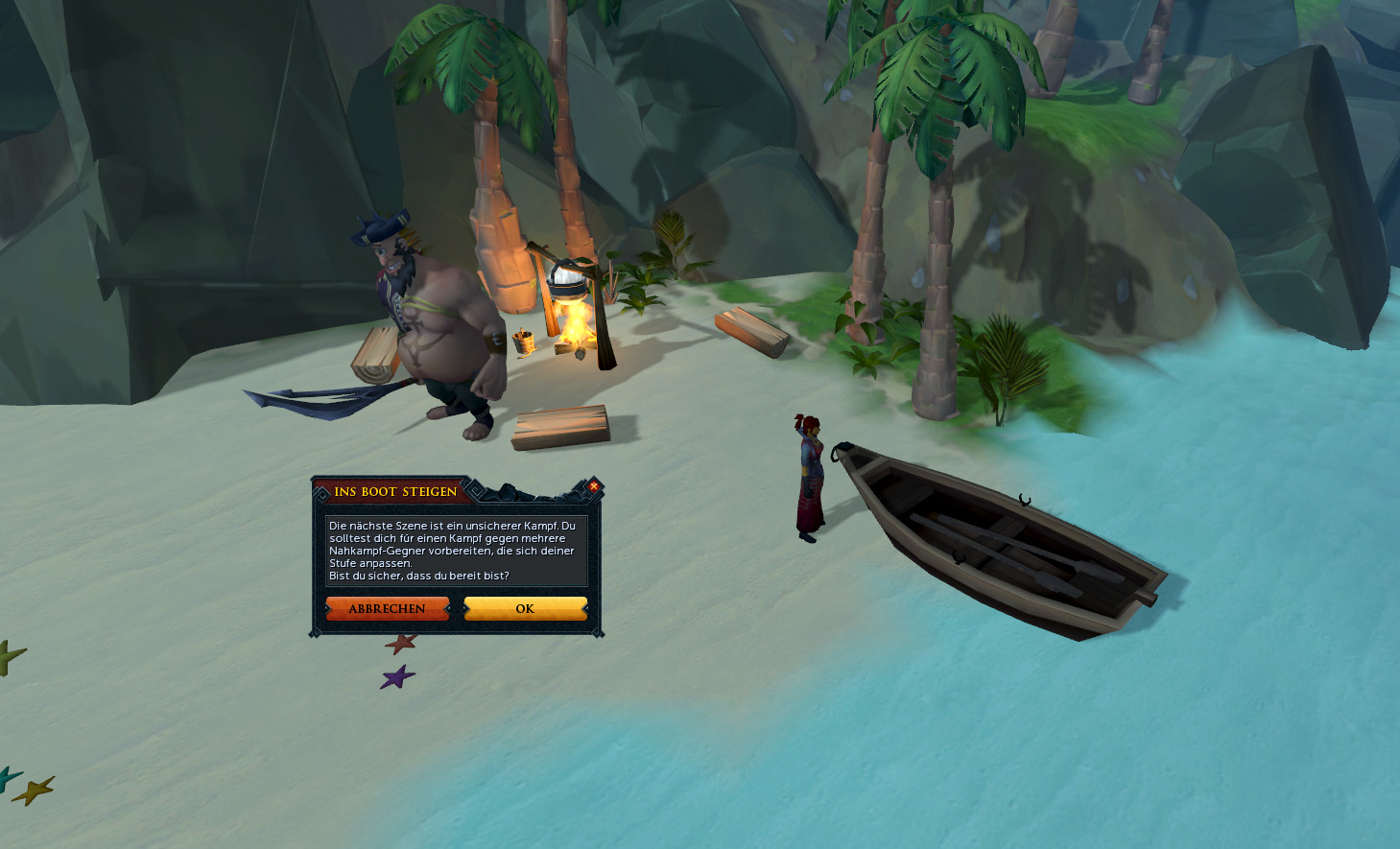The image size is (1400, 849).
Task: Close the Ins Boot Steigen dialog
Action: click(593, 486)
